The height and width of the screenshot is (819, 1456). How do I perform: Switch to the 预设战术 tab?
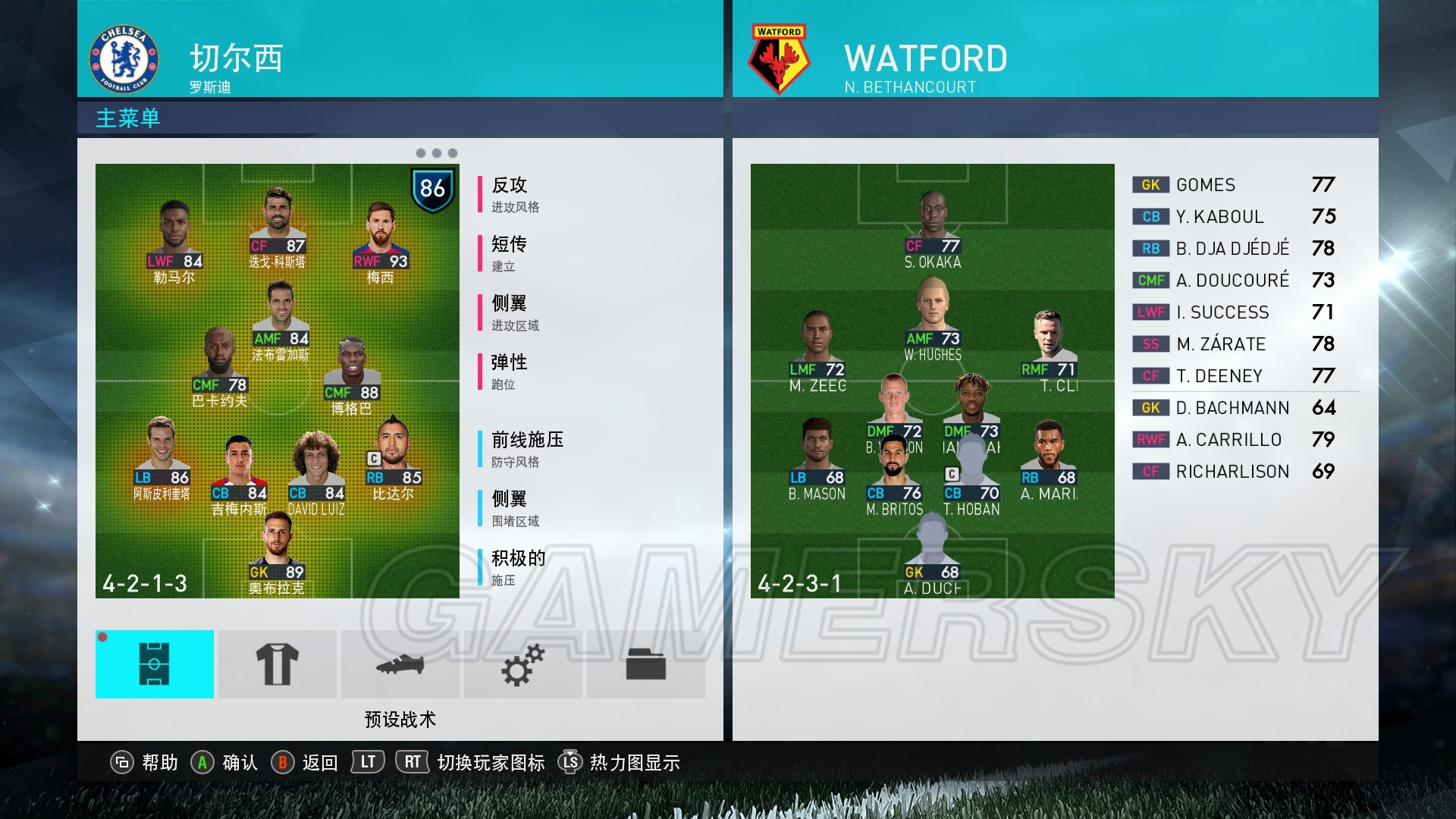point(400,719)
